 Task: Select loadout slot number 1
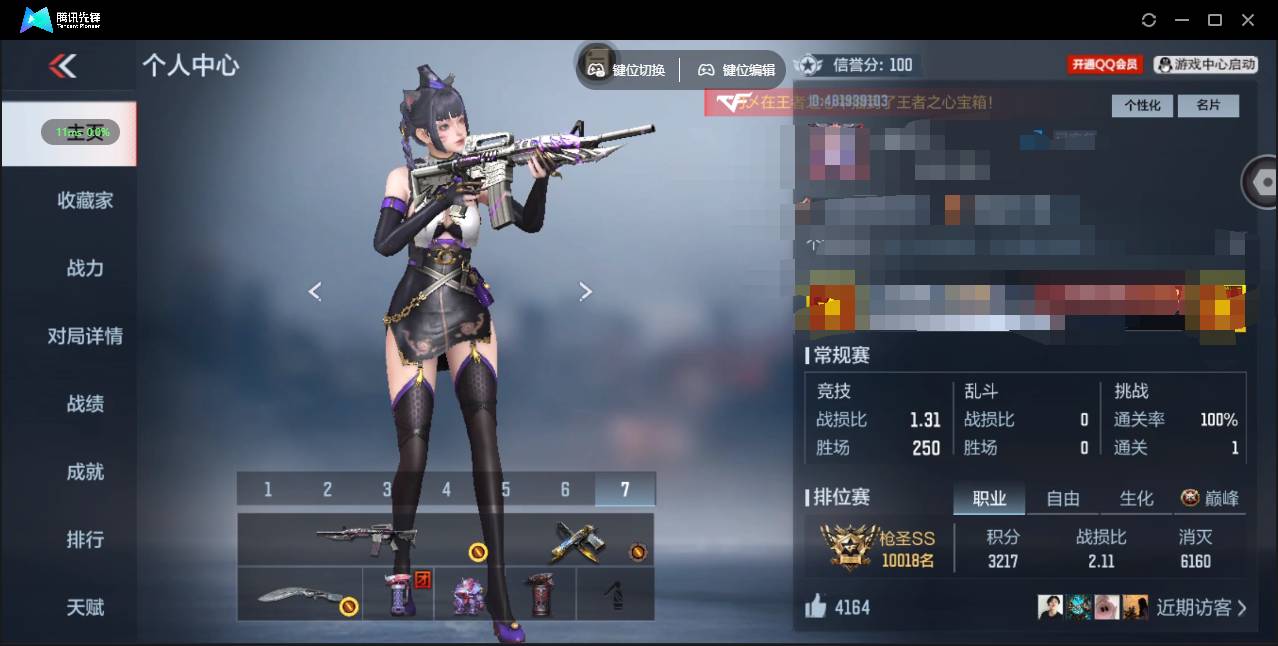[267, 489]
